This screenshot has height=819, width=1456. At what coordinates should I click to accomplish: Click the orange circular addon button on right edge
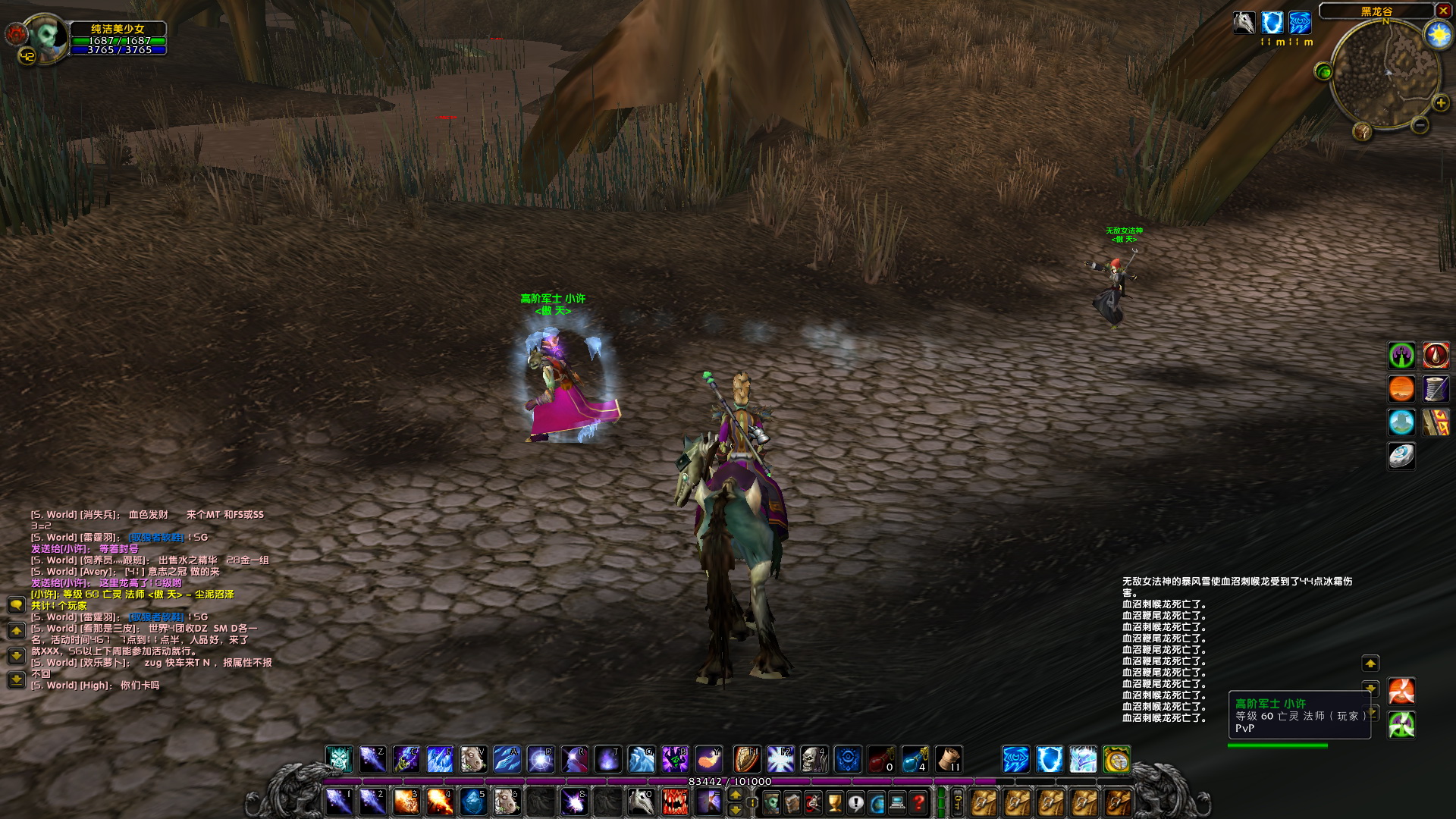pos(1401,389)
